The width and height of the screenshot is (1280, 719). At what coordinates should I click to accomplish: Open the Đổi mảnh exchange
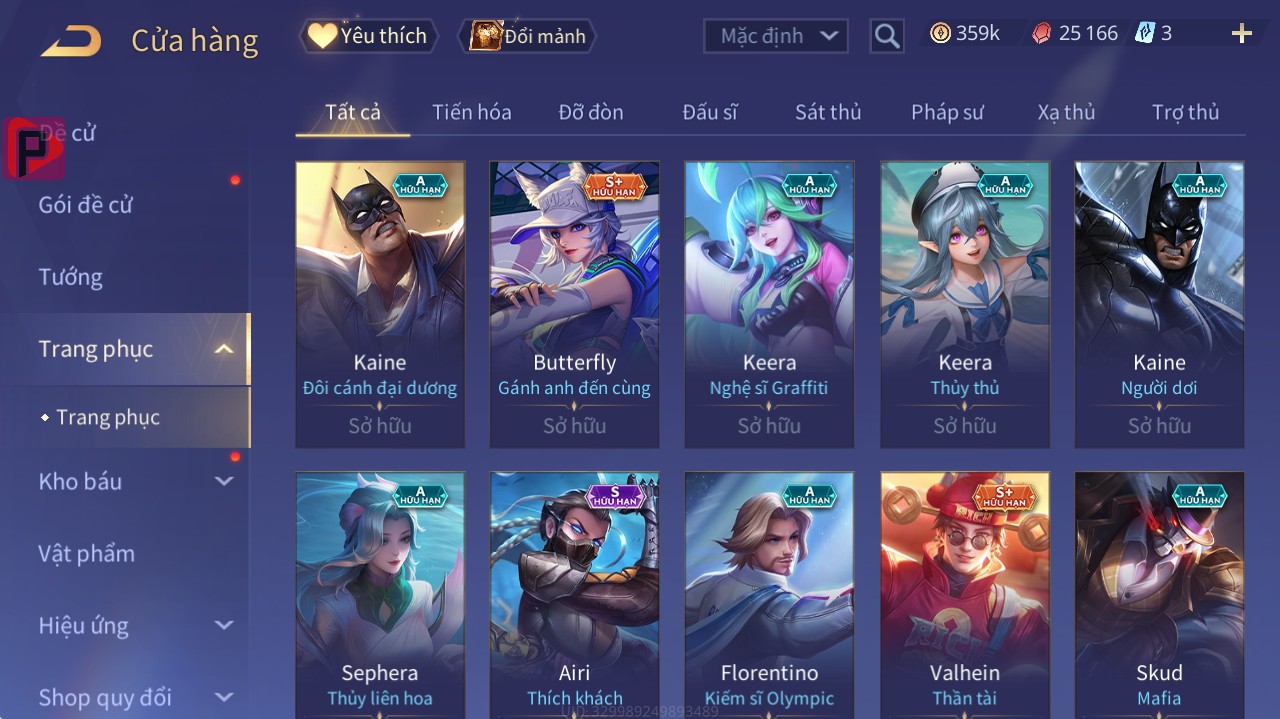tap(527, 36)
